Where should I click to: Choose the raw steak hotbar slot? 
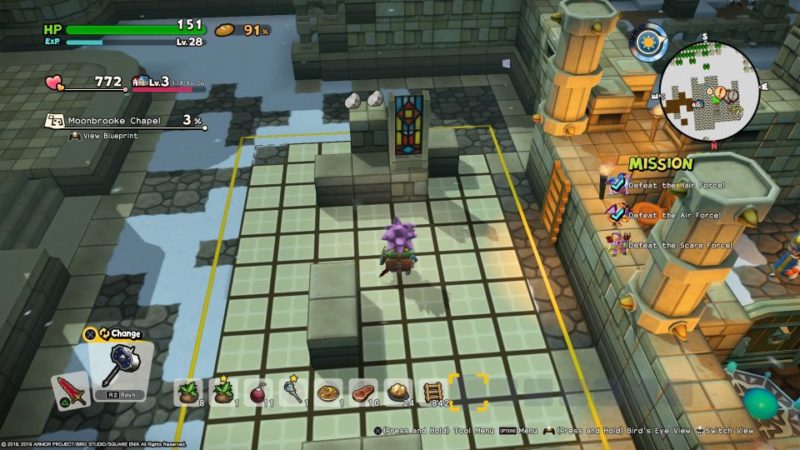coord(362,391)
